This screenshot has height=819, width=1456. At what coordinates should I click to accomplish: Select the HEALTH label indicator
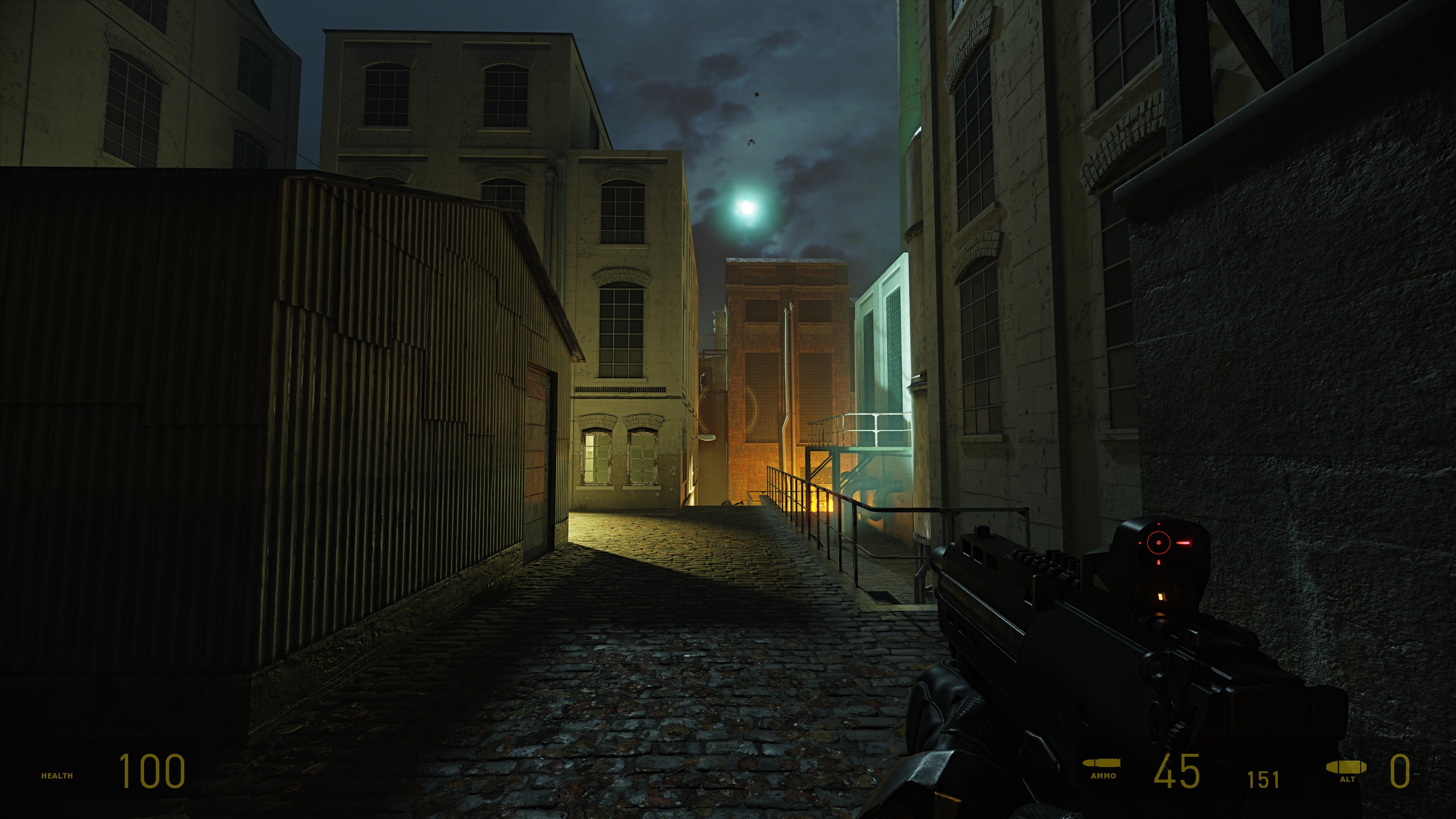point(56,777)
